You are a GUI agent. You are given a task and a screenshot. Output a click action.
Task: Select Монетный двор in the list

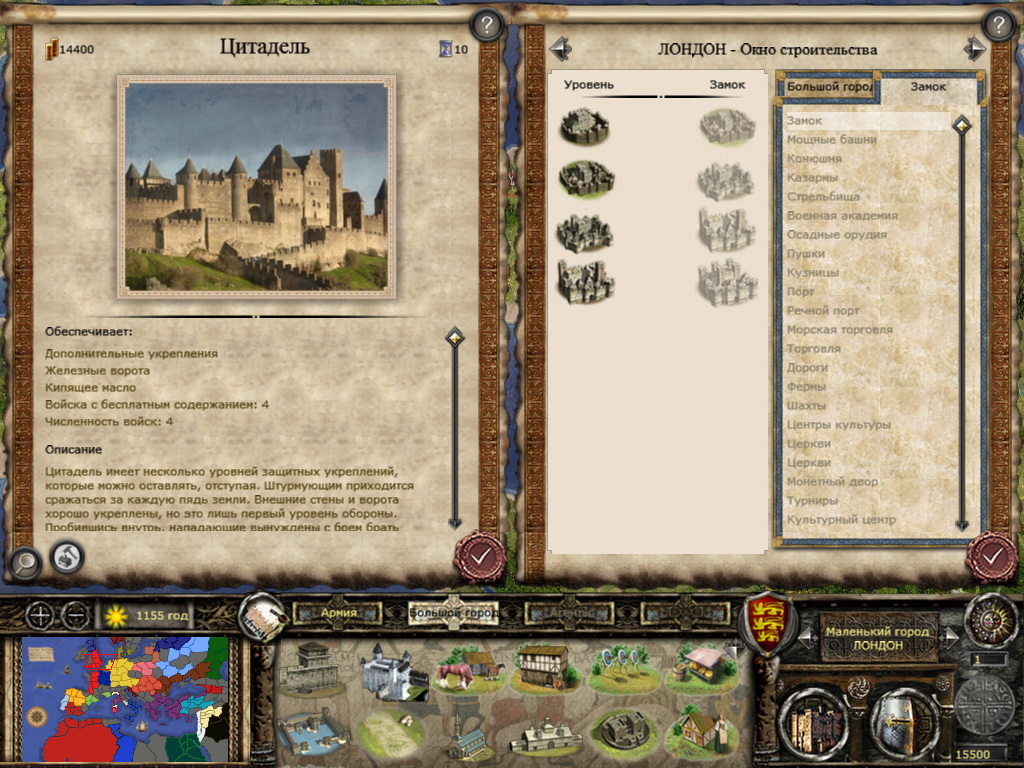832,482
